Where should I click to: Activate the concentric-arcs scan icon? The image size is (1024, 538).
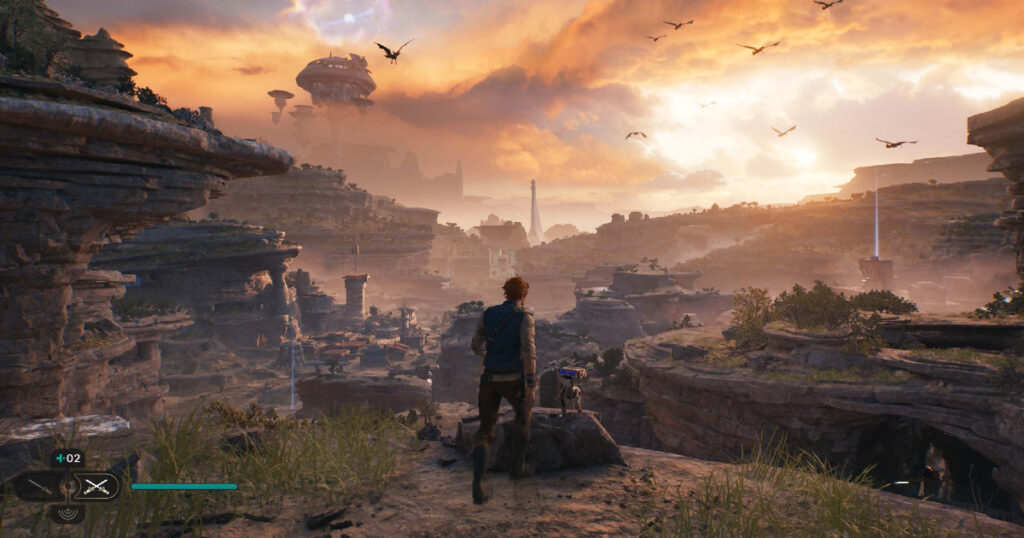(x=68, y=513)
